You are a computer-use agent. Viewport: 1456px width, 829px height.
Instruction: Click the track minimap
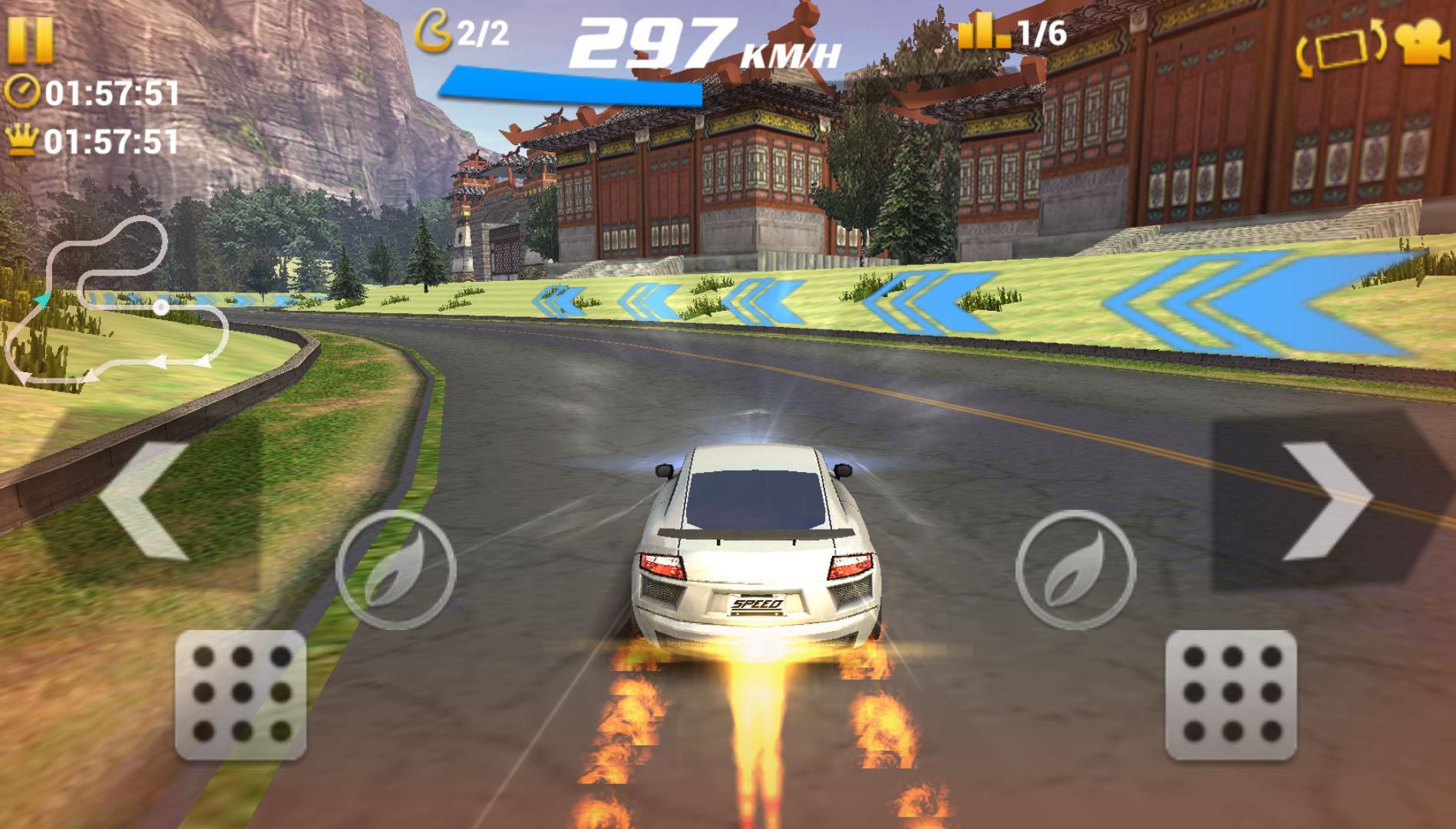[x=115, y=303]
